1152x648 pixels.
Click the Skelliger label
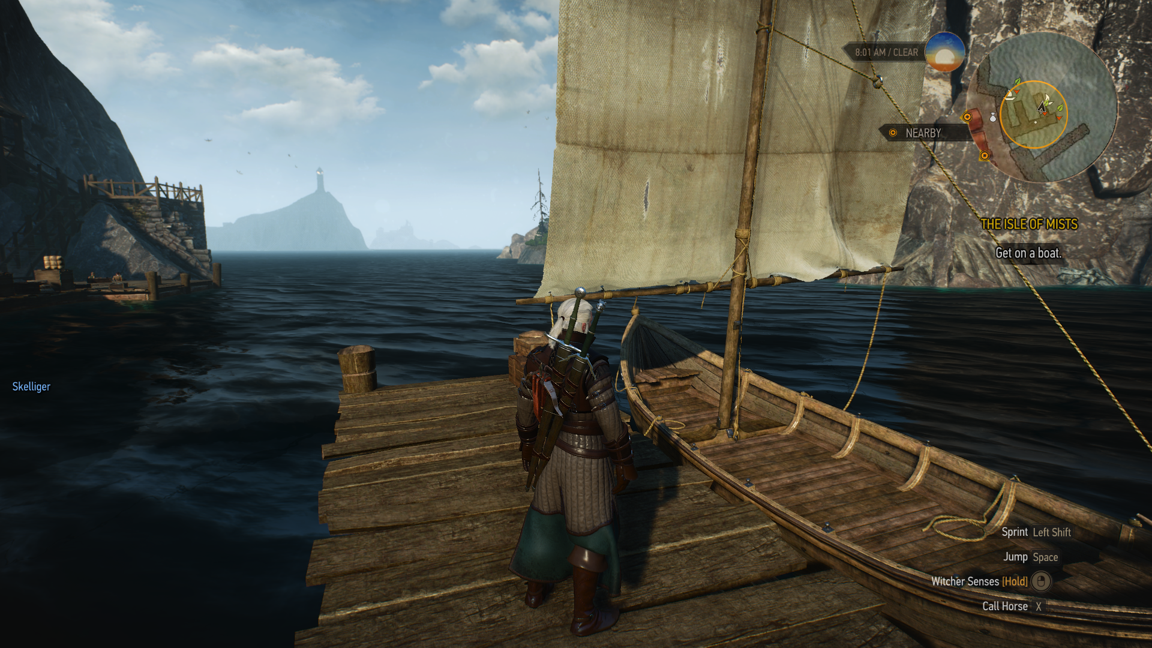tap(31, 387)
